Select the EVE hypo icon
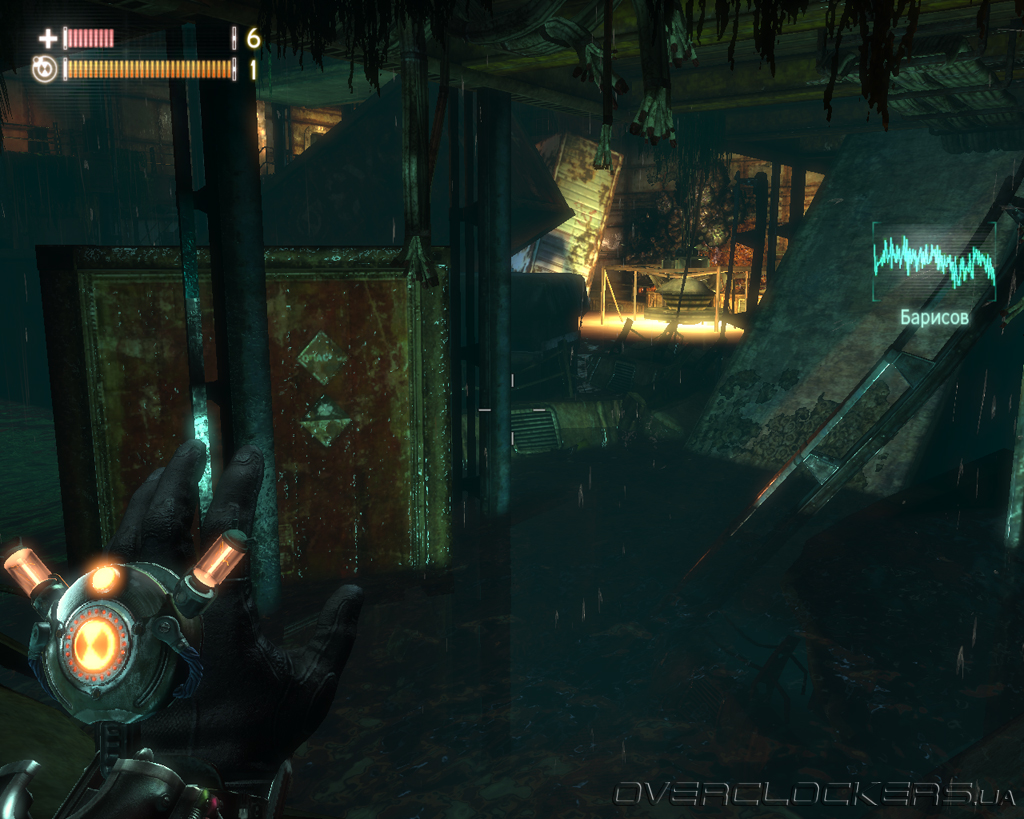 45,69
